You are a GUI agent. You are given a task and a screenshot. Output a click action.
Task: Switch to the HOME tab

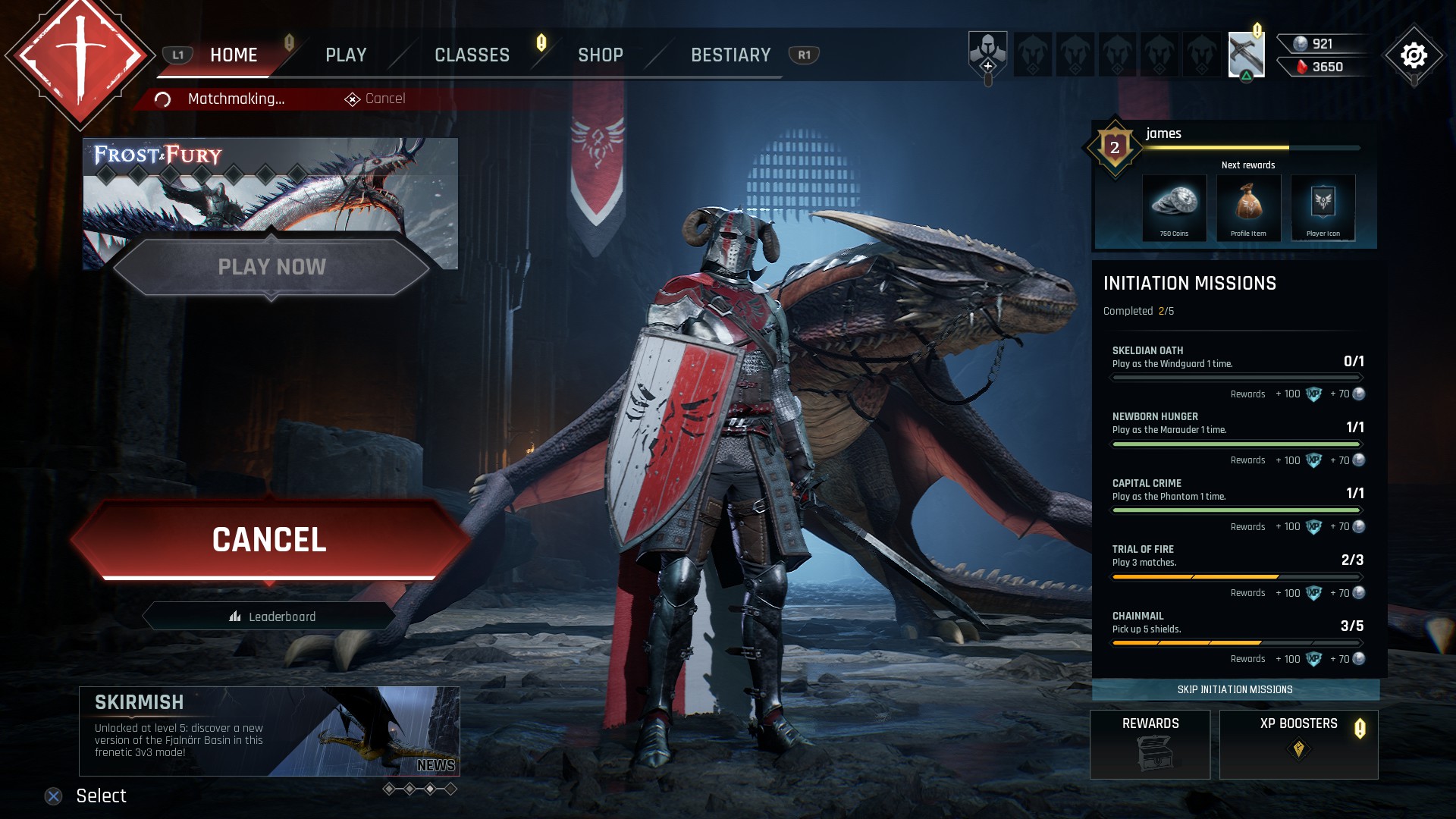click(234, 55)
